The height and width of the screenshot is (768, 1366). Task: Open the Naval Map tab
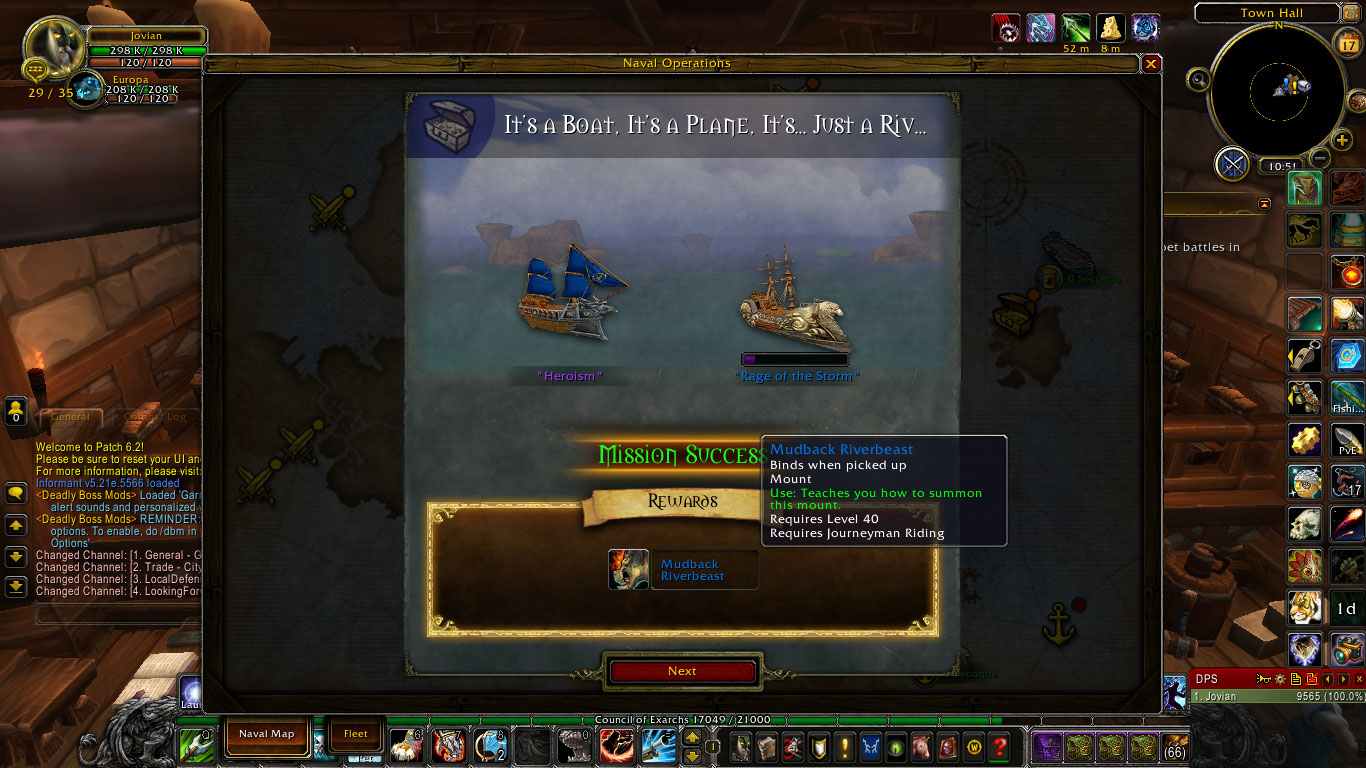[x=267, y=734]
